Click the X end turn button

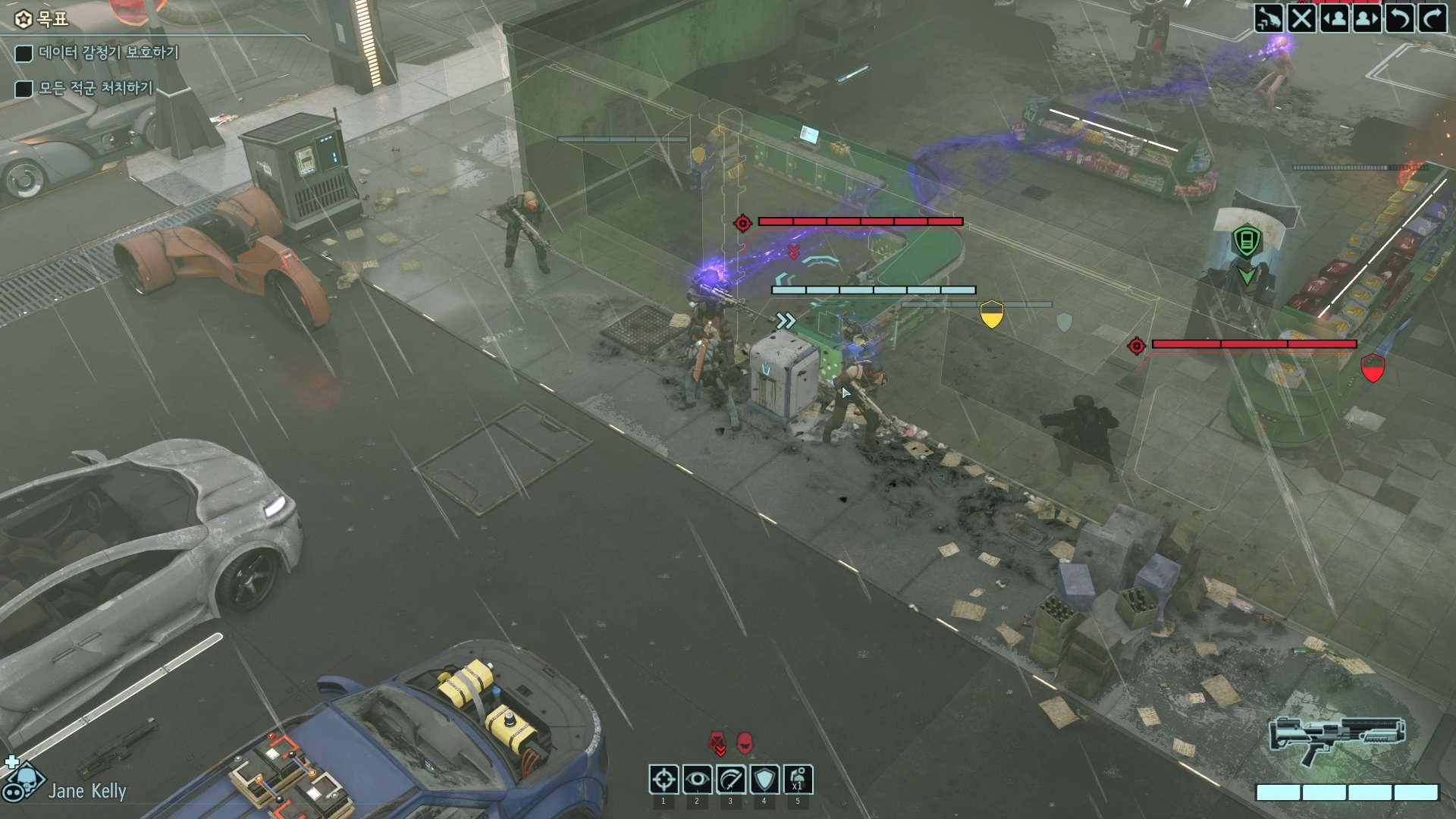coord(1301,17)
